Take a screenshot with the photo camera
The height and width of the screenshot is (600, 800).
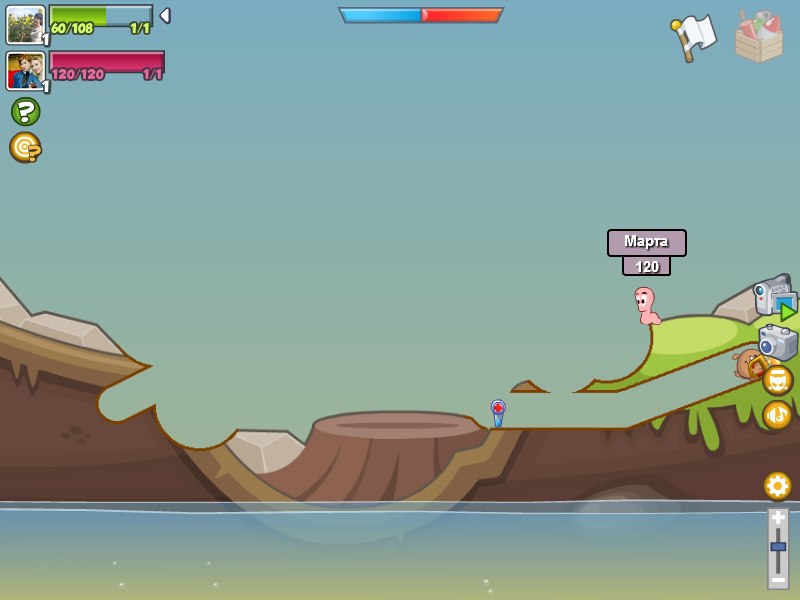point(777,342)
